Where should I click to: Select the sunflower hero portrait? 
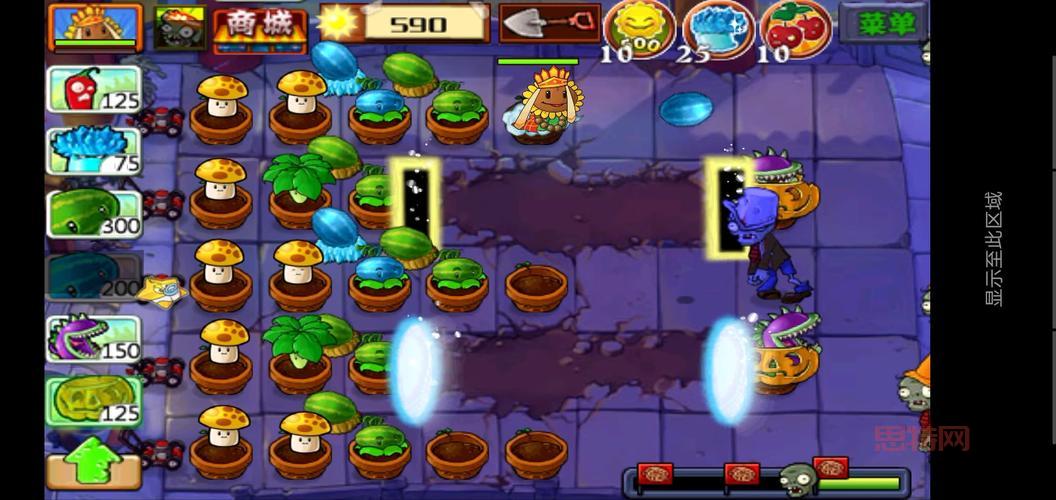coord(95,25)
